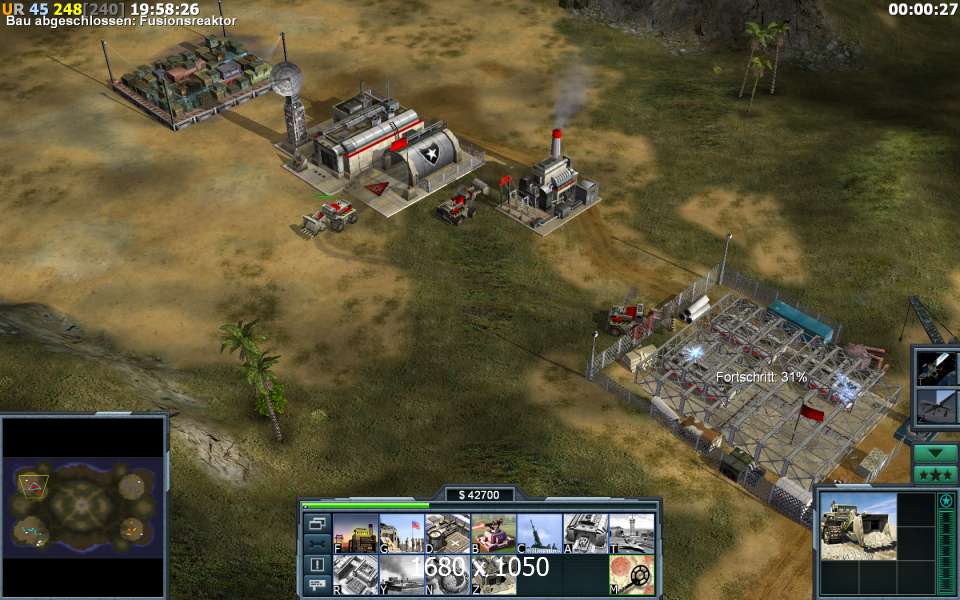960x600 pixels.
Task: Build the airfield with control tower (T)
Action: (631, 533)
